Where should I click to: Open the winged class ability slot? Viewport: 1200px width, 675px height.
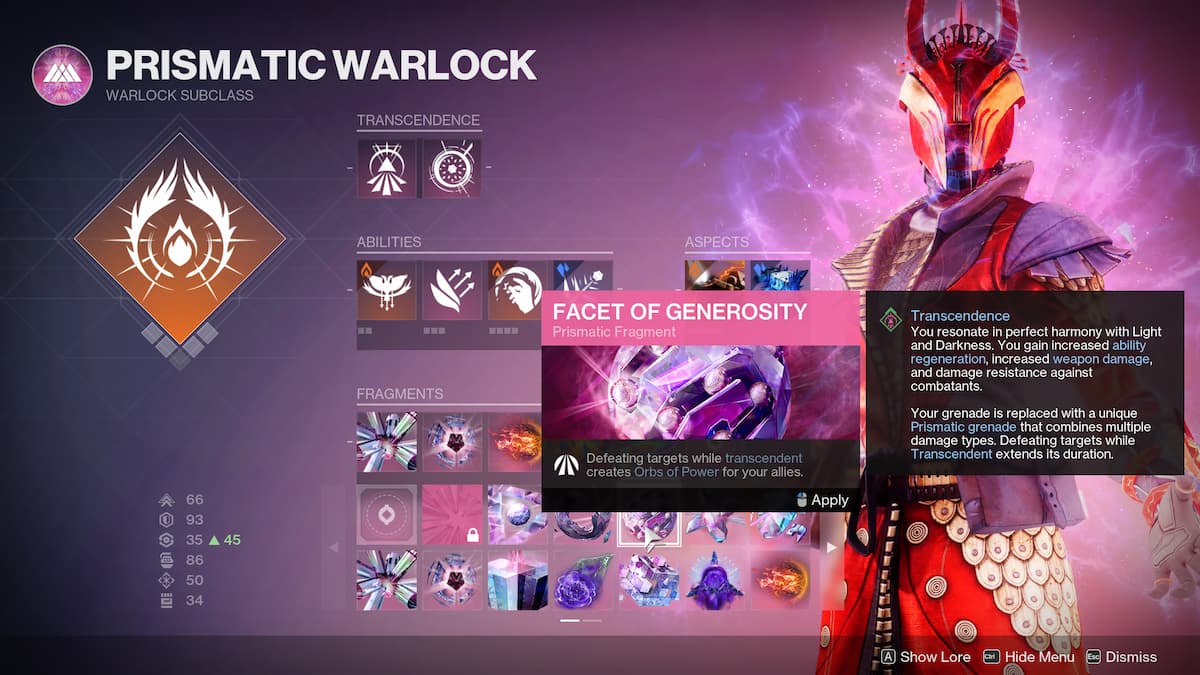386,290
